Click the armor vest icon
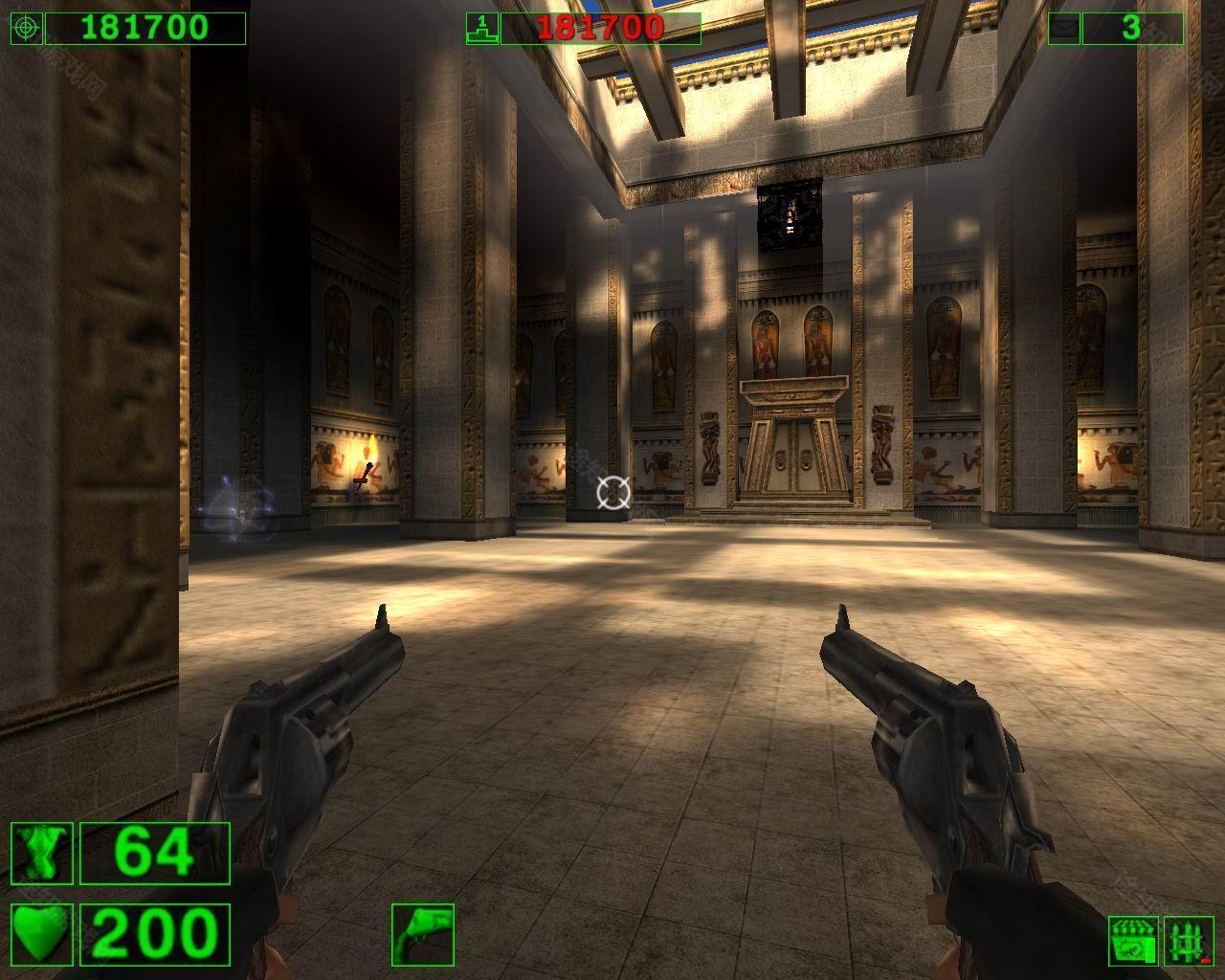1225x980 pixels. 42,853
